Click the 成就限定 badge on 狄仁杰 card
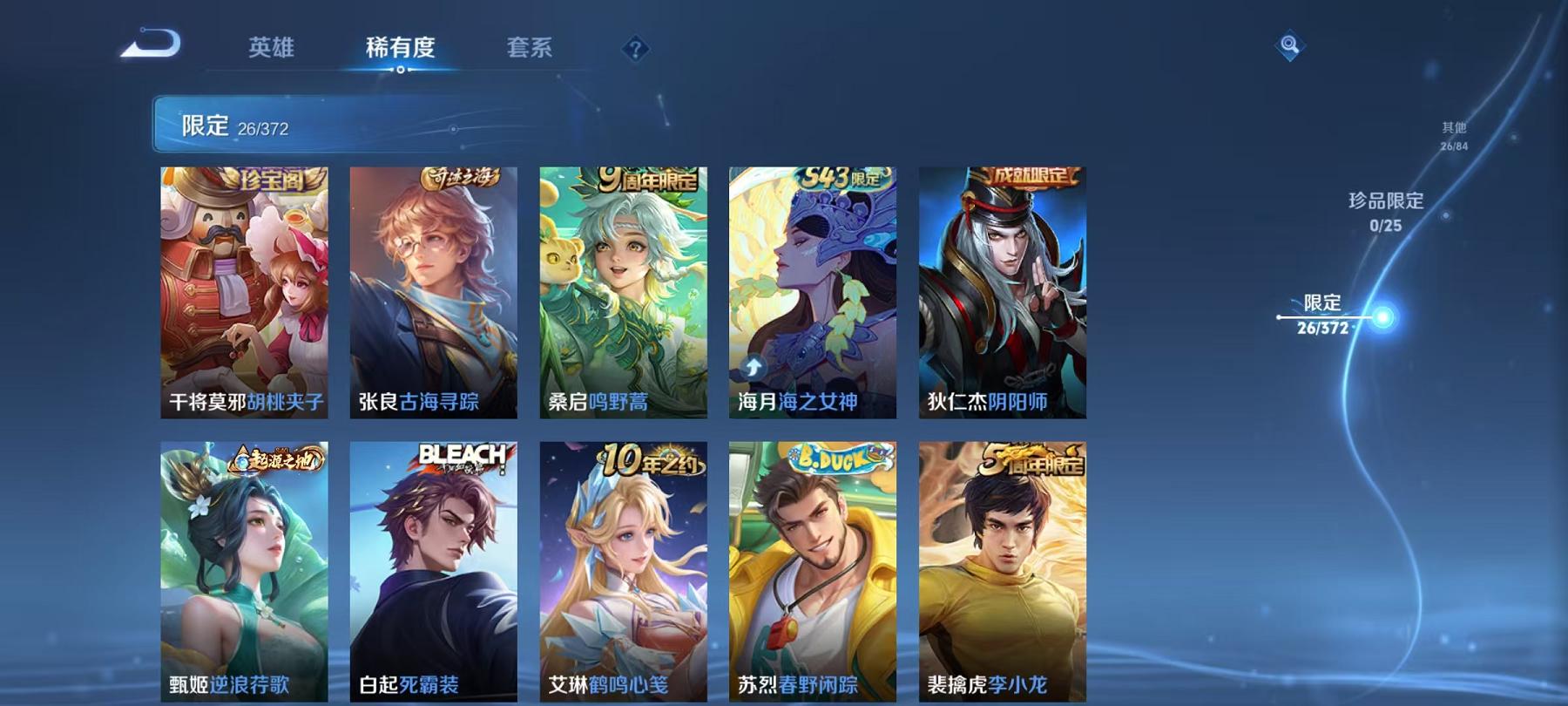The image size is (1568, 706). 1031,174
